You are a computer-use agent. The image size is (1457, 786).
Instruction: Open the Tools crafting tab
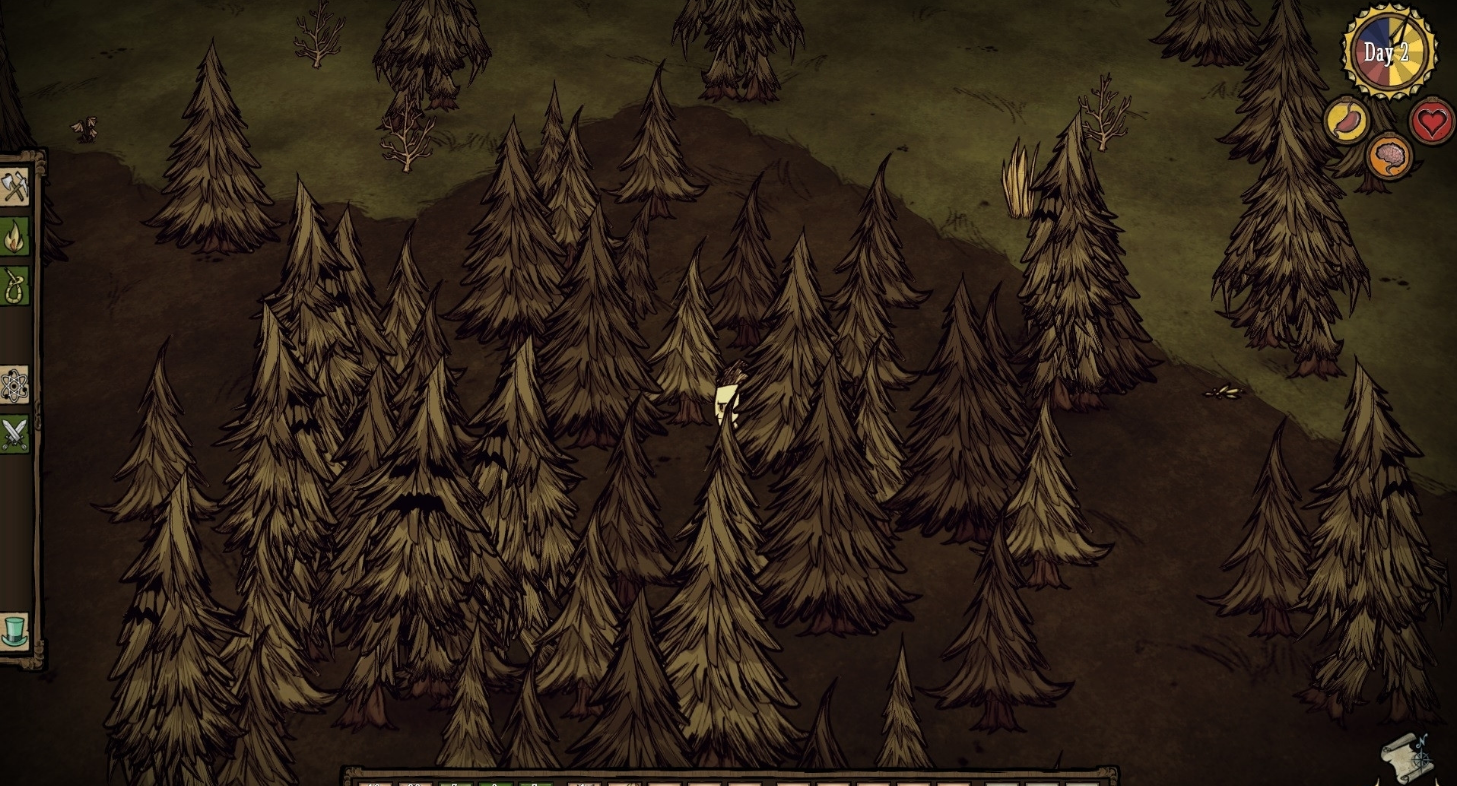coord(14,187)
